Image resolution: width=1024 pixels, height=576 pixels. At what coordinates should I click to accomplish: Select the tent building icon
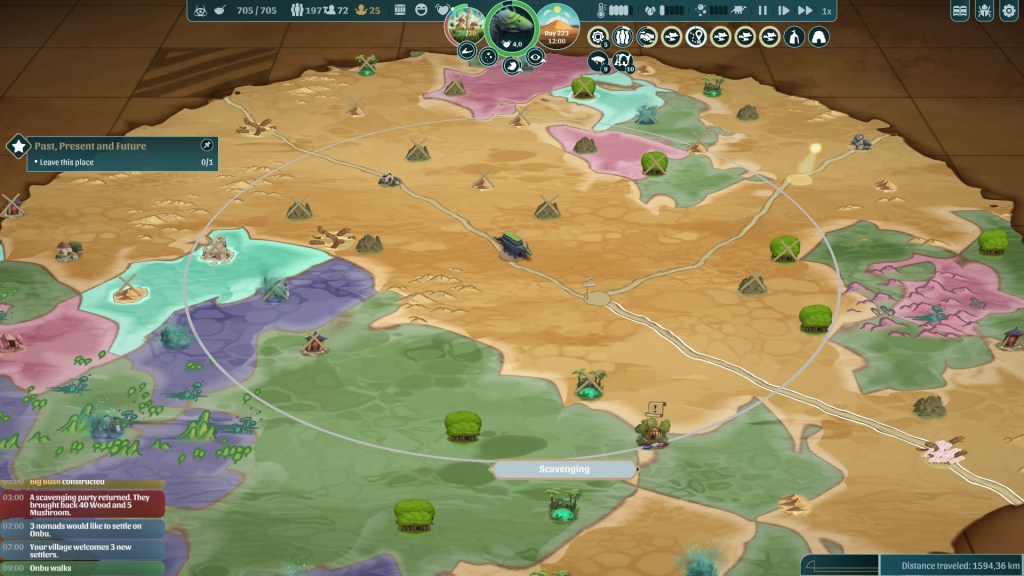click(793, 37)
